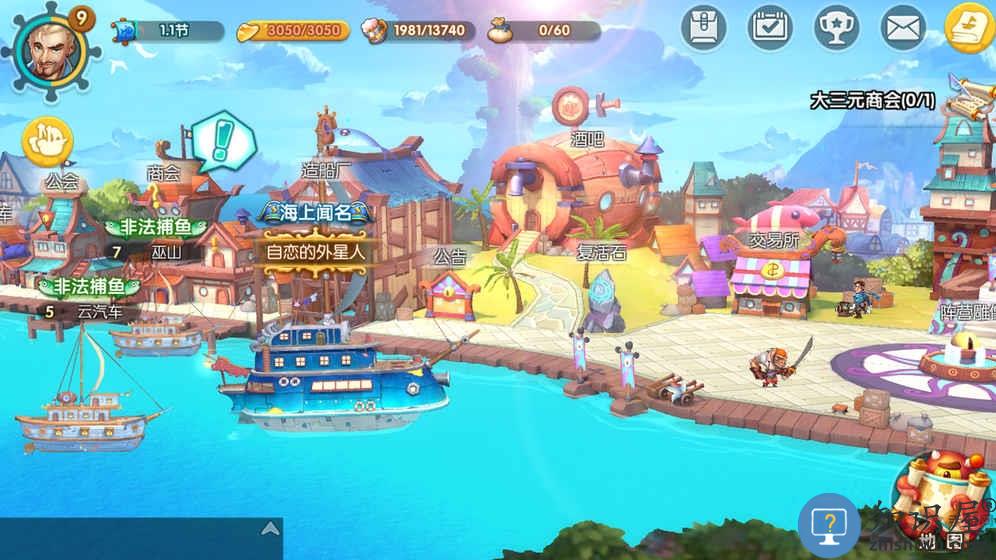Screen dimensions: 996x560
Task: Open the 公告 notice board
Action: [x=450, y=256]
